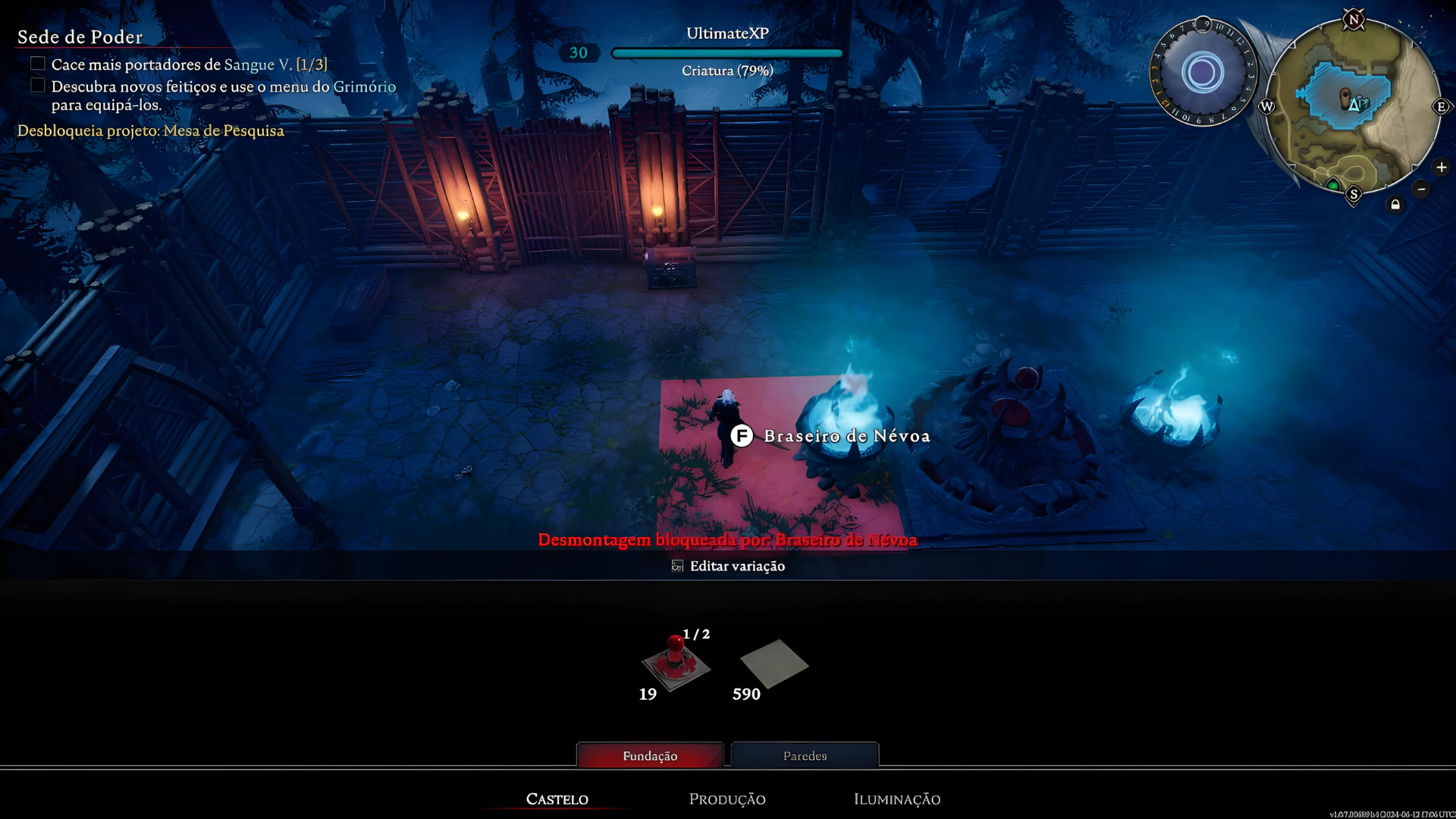Zoom out the minimap with minus button

(x=1421, y=189)
